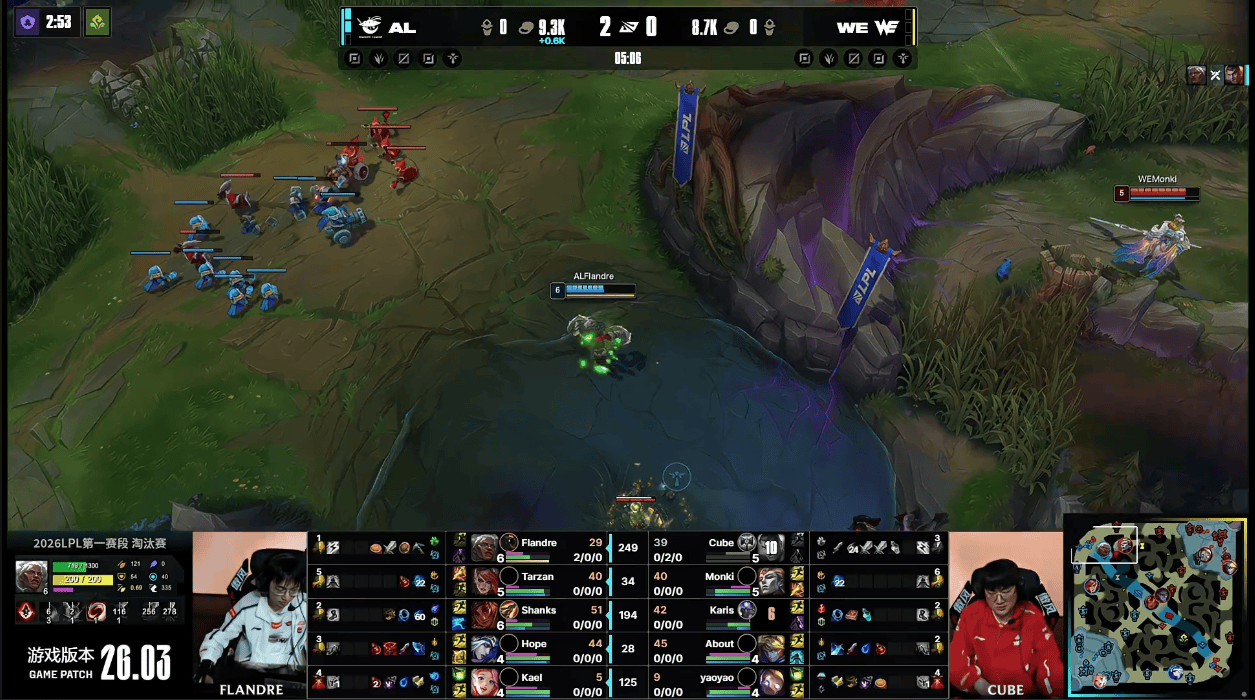
Task: Select Hope's champion portrait in the scoreboard
Action: point(485,647)
